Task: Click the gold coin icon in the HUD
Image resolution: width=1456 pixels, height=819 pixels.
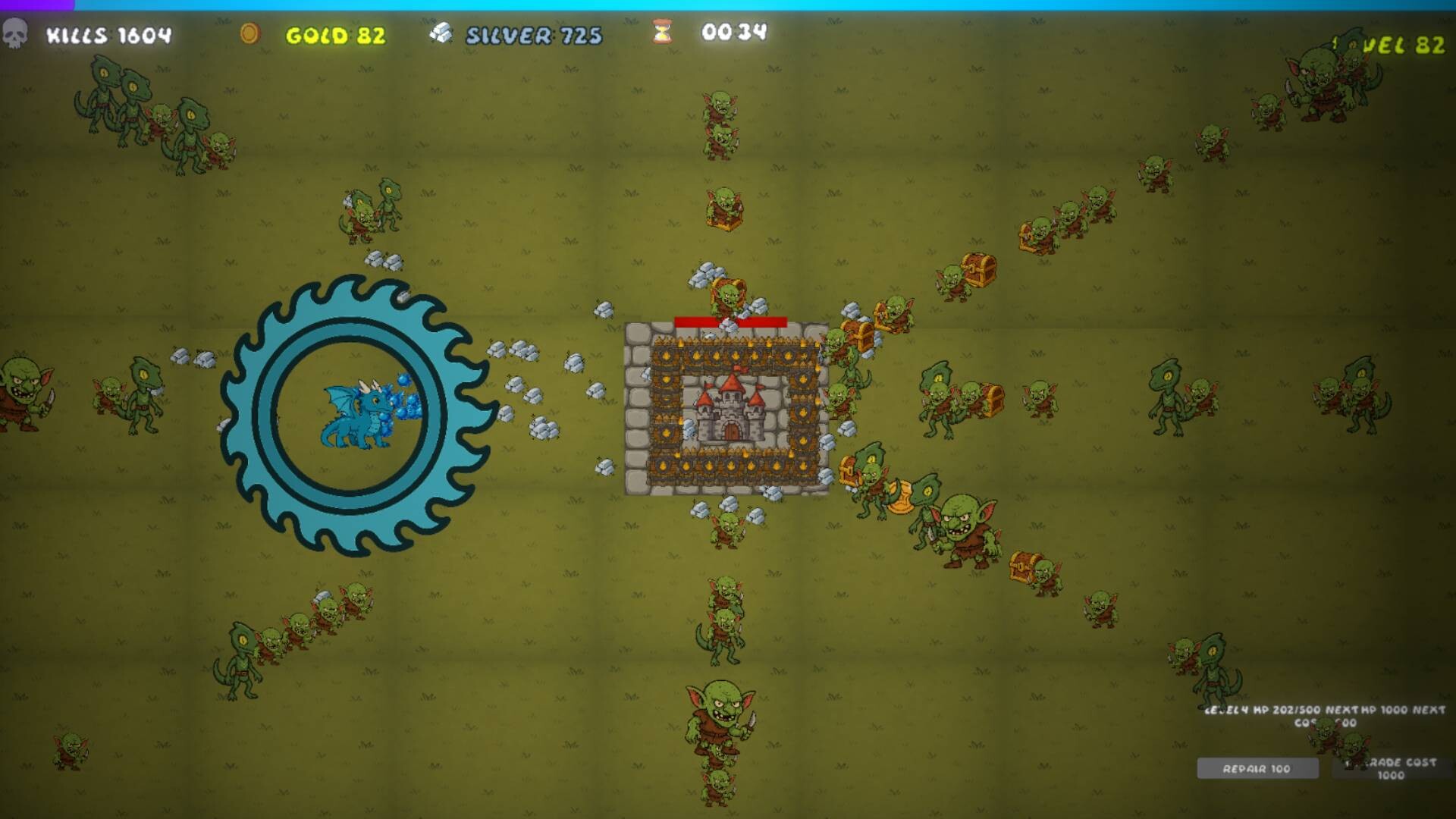Action: click(250, 33)
